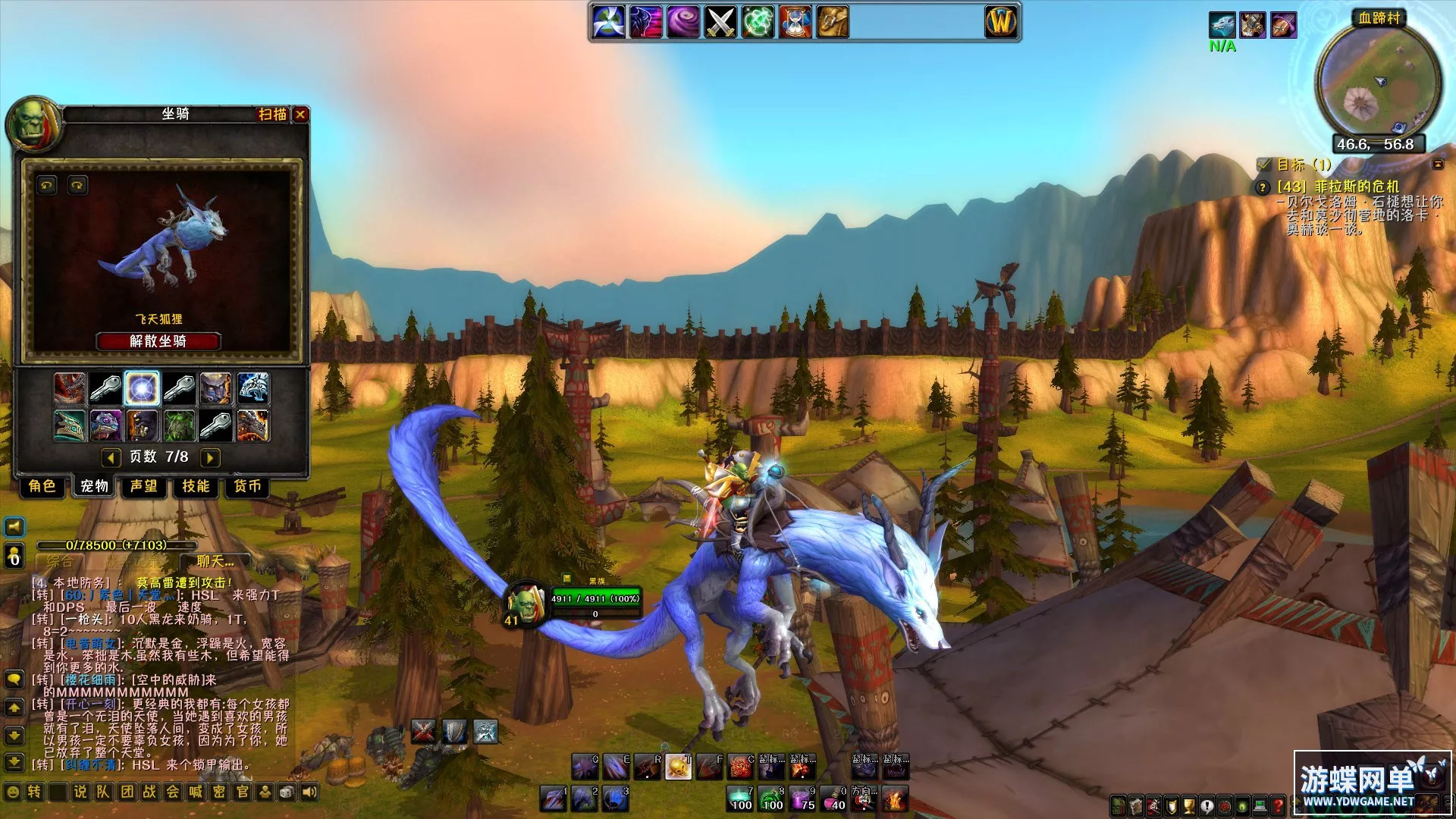Go to the next mount page
This screenshot has height=819, width=1456.
click(x=210, y=457)
